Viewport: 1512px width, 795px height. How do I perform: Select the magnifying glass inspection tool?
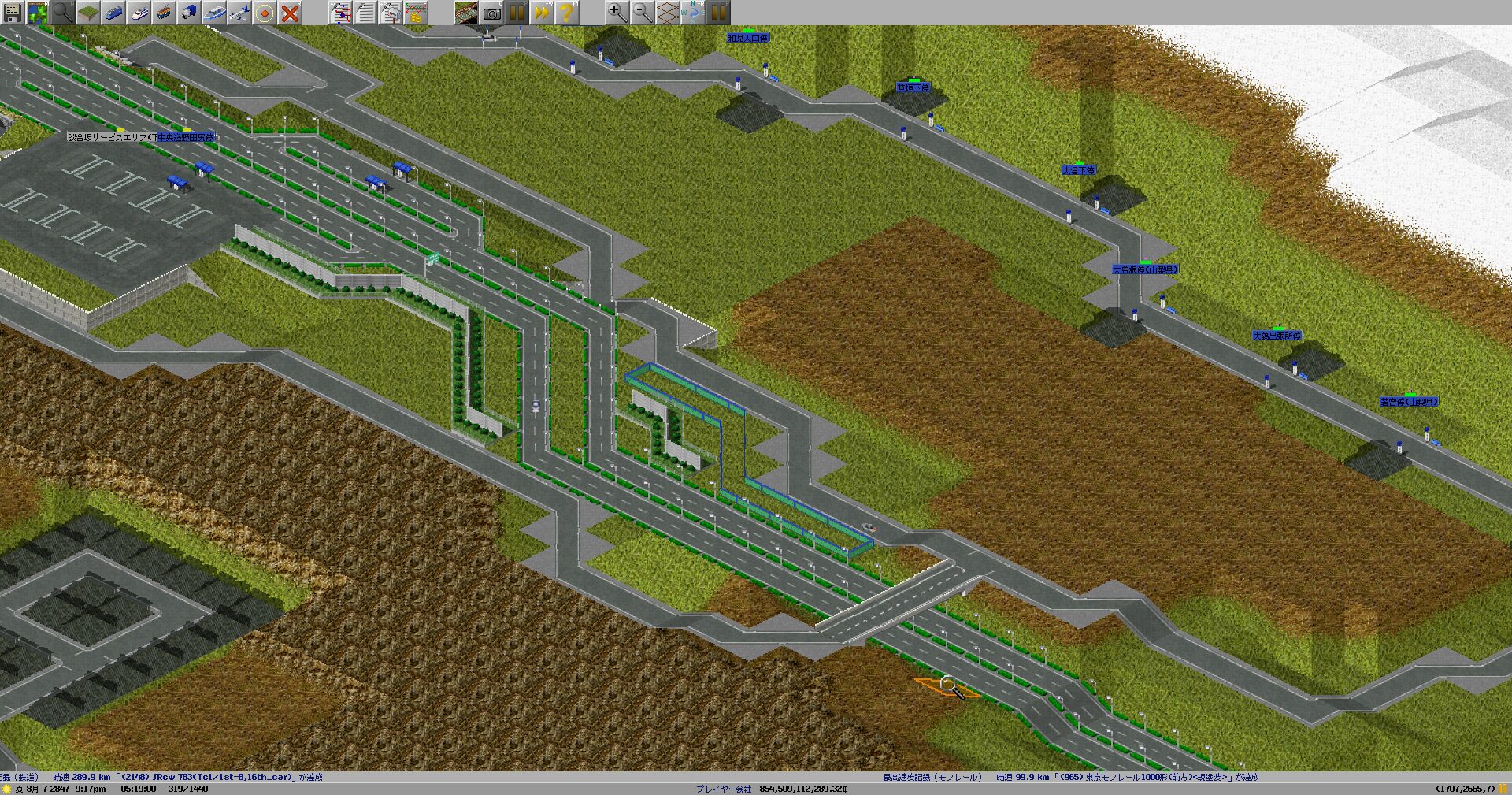[x=63, y=13]
